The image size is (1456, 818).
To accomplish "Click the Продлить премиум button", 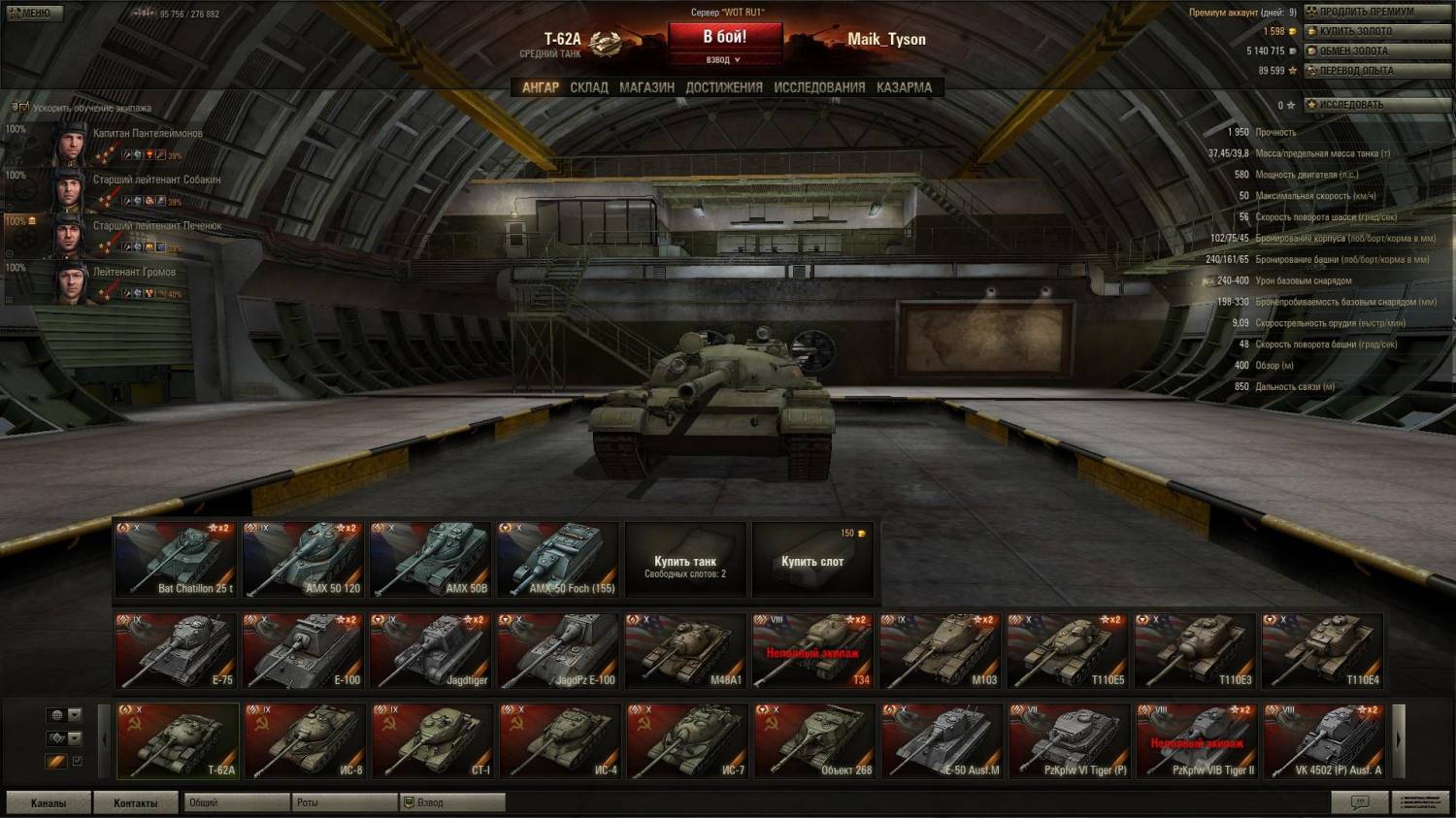I will [1365, 12].
